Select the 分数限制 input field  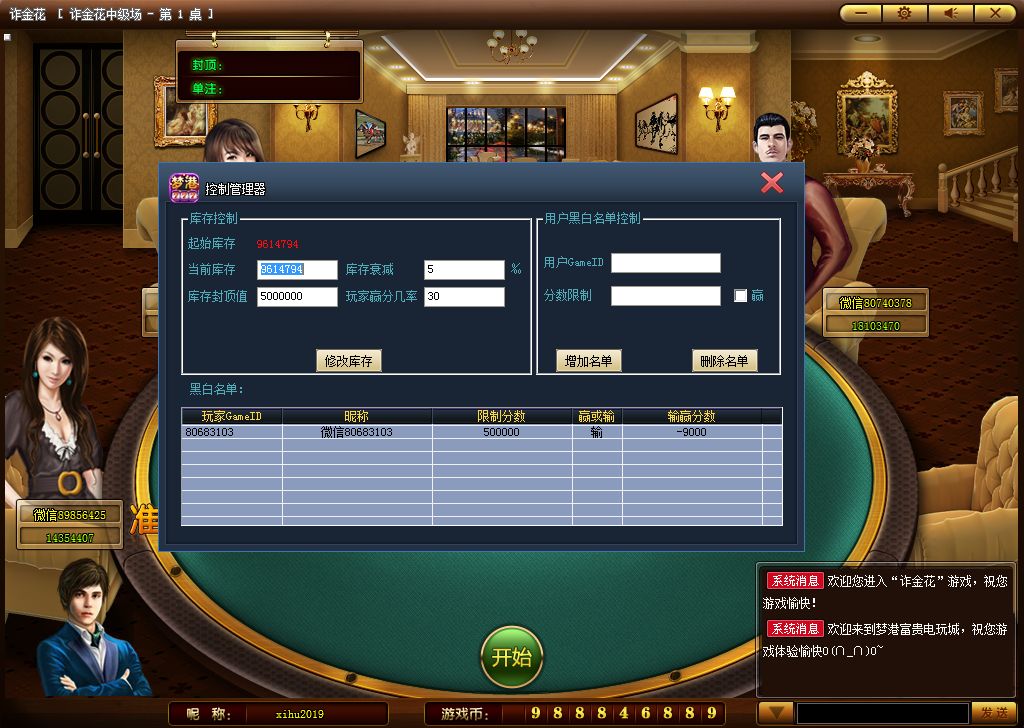665,296
